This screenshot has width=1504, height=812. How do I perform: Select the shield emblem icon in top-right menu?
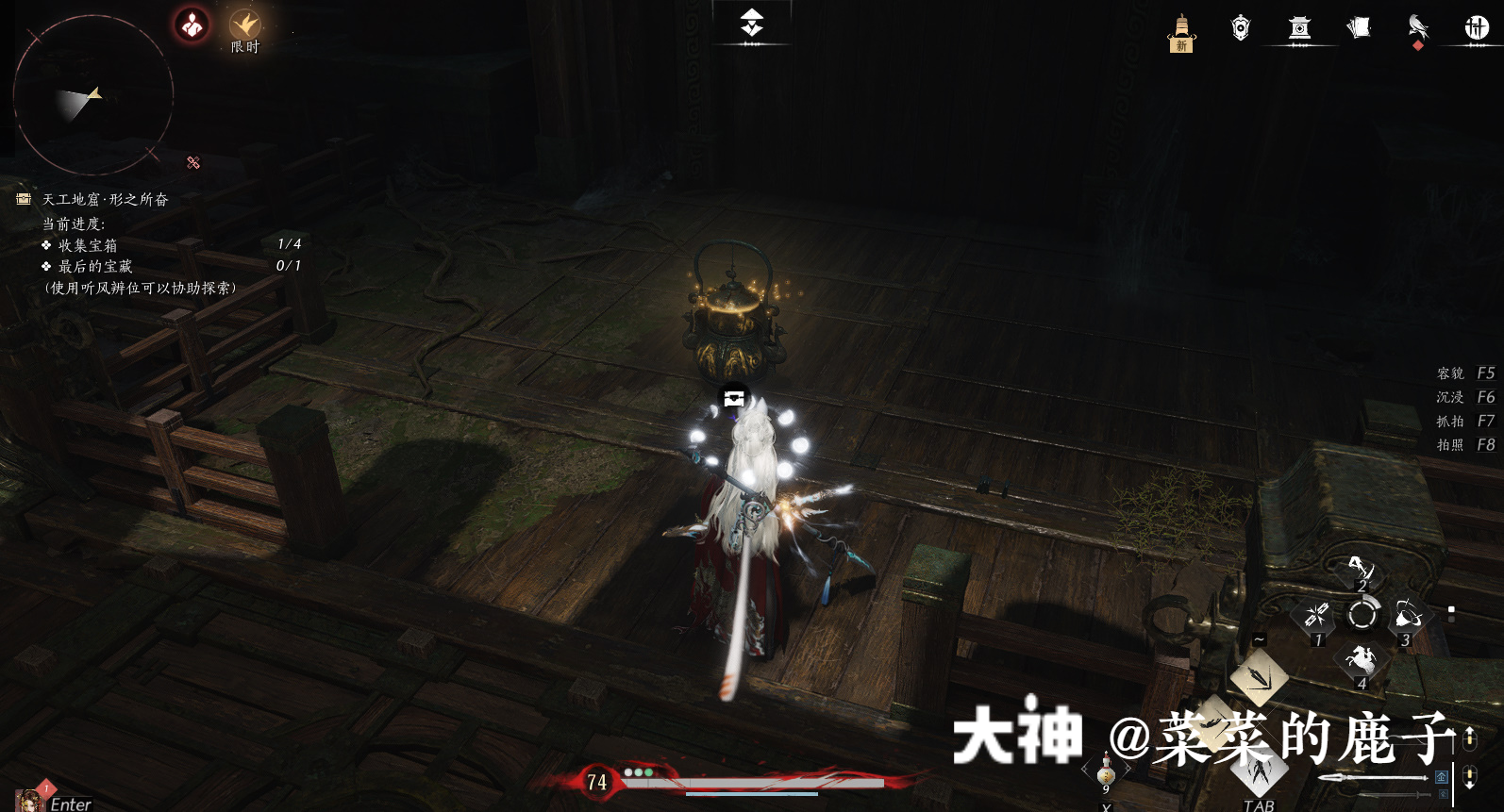click(1239, 26)
